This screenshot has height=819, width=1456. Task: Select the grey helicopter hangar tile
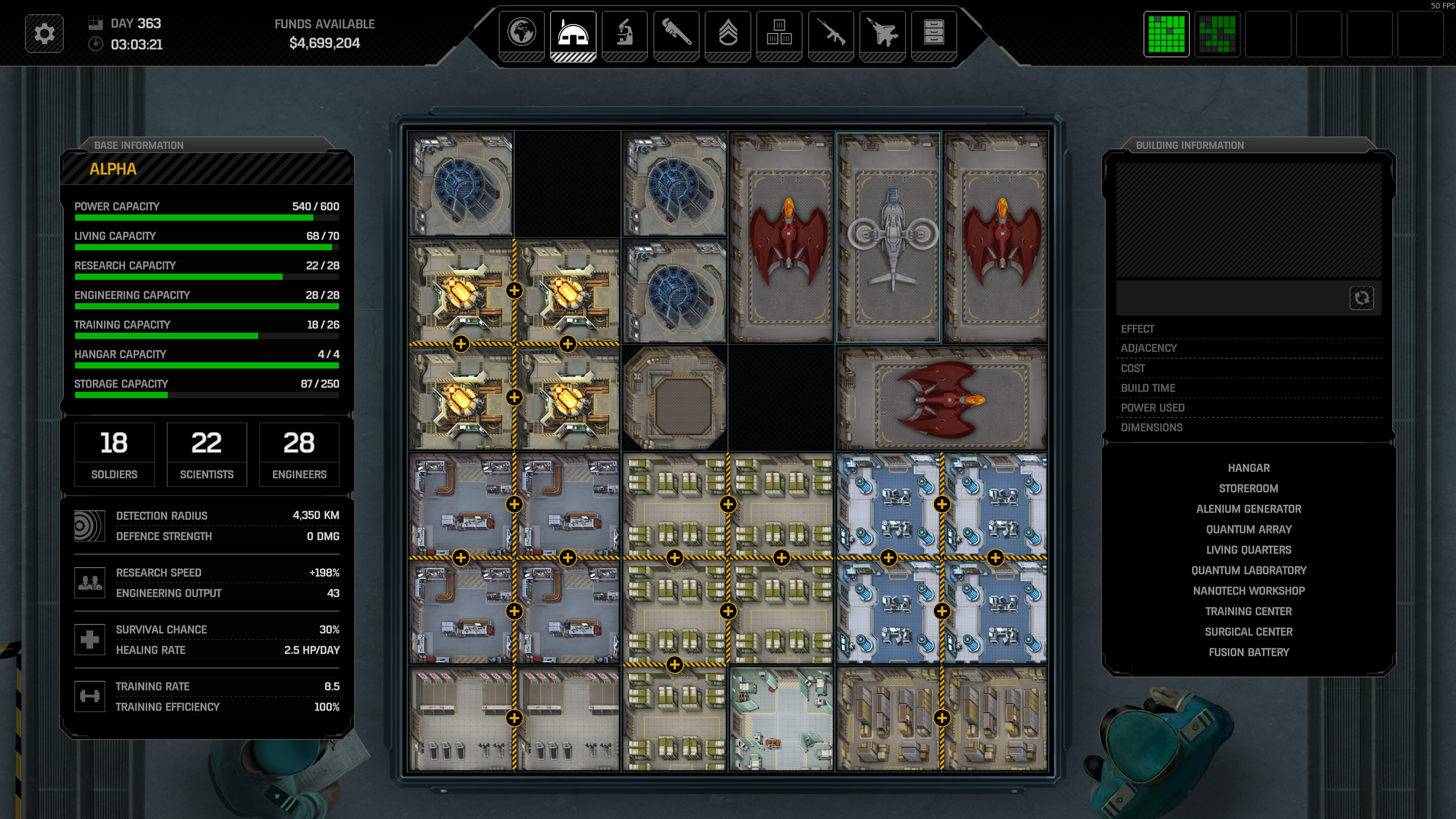(x=888, y=238)
